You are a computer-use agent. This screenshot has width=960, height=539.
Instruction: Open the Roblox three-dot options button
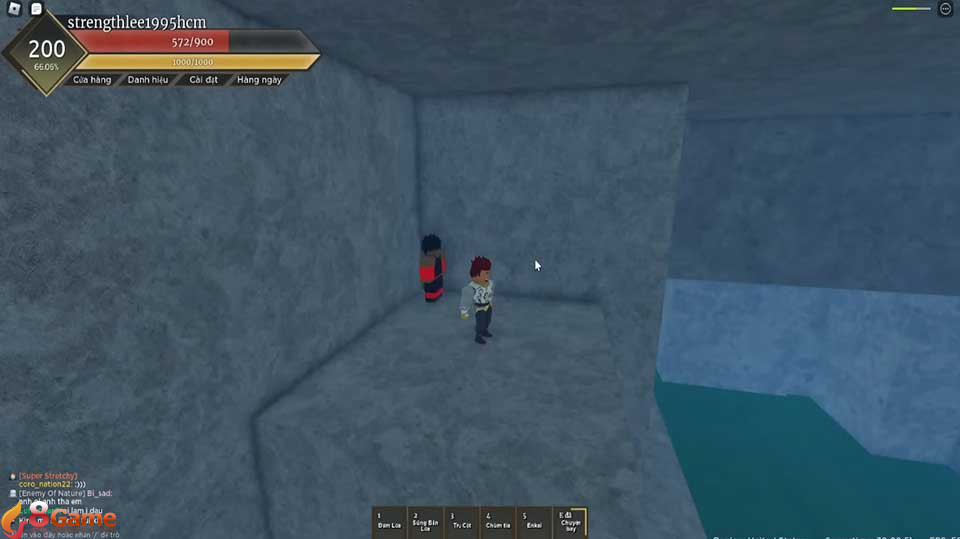pos(945,9)
